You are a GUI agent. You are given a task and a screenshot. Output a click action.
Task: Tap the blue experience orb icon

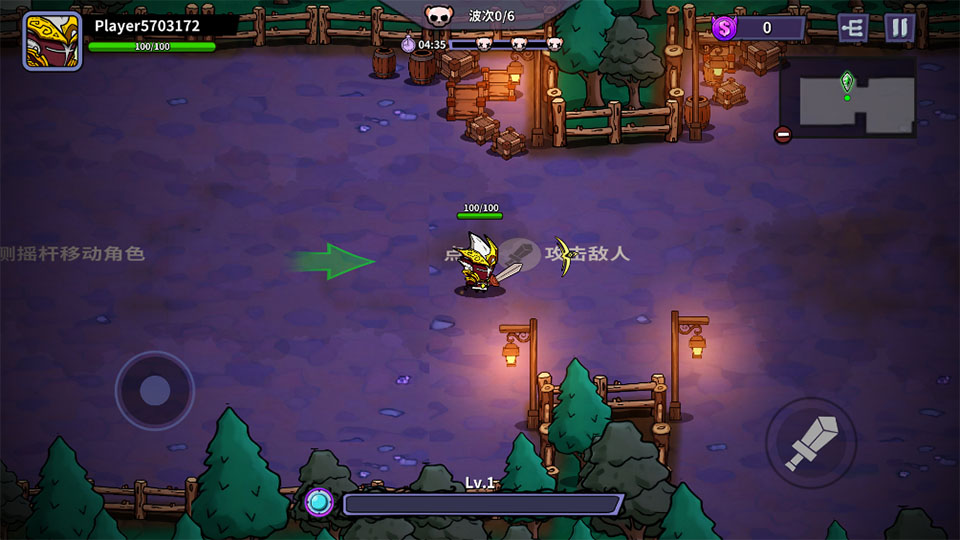[319, 502]
